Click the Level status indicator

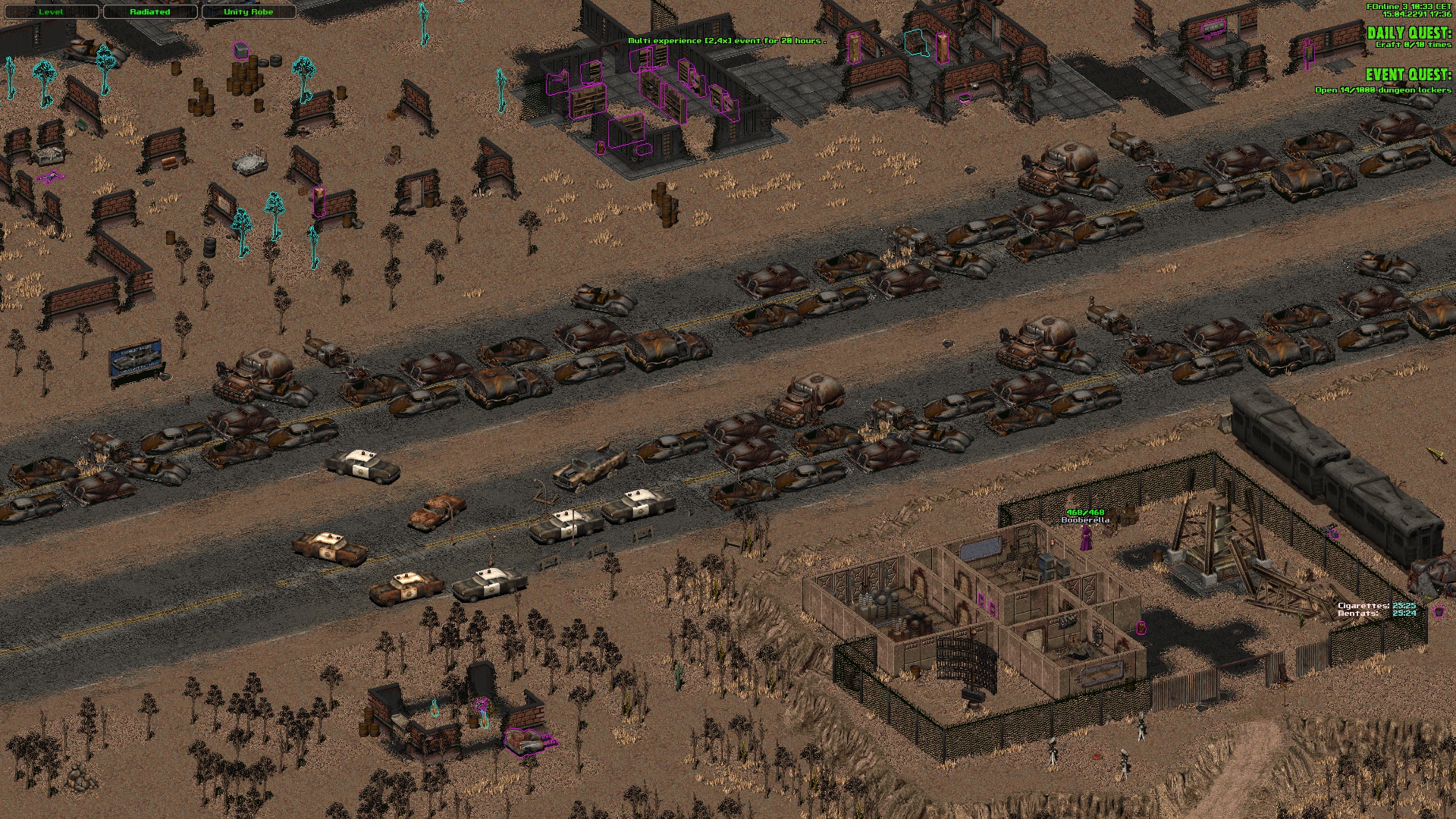click(51, 12)
